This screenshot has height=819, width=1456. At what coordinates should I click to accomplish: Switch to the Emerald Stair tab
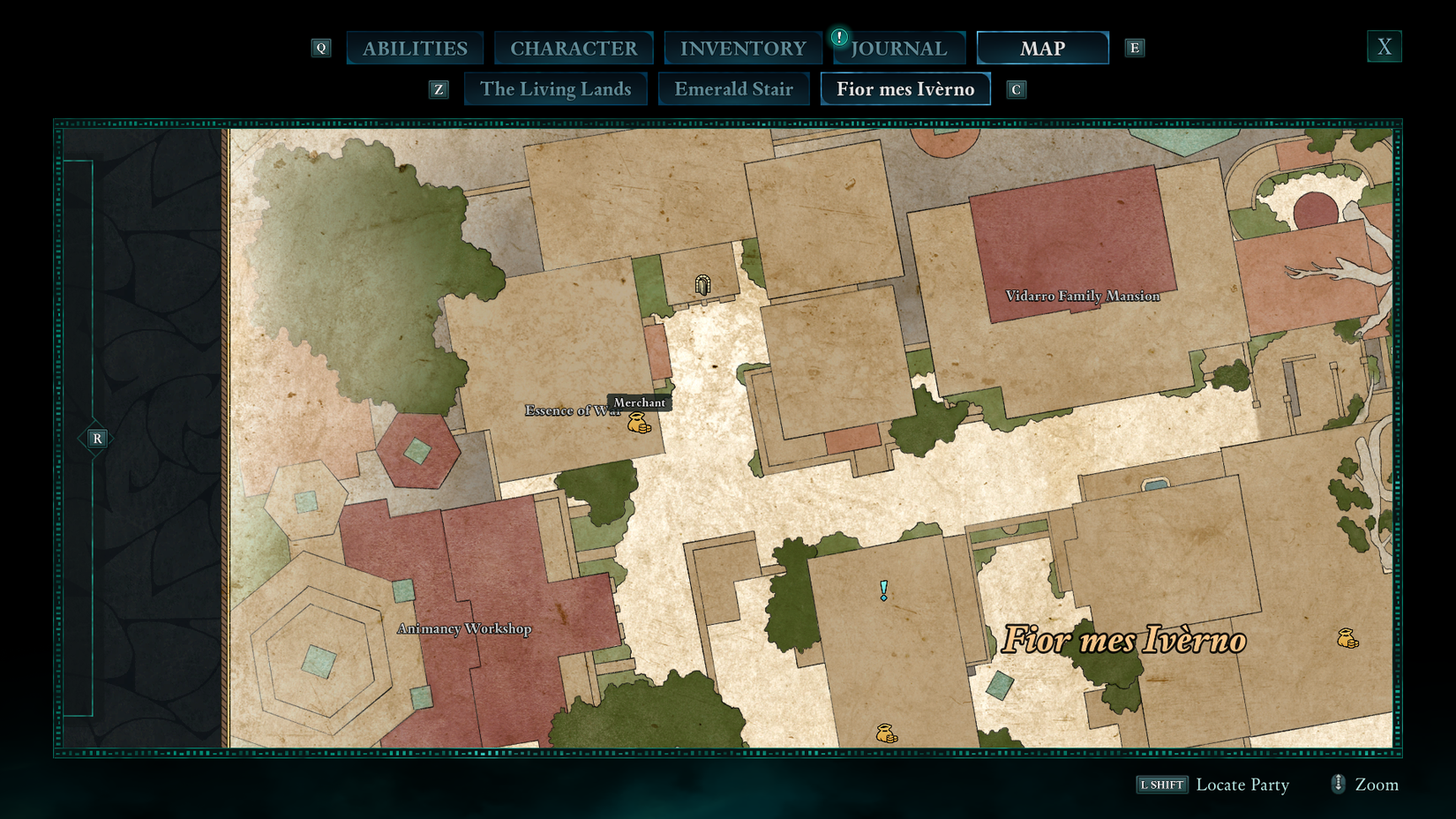pyautogui.click(x=733, y=88)
